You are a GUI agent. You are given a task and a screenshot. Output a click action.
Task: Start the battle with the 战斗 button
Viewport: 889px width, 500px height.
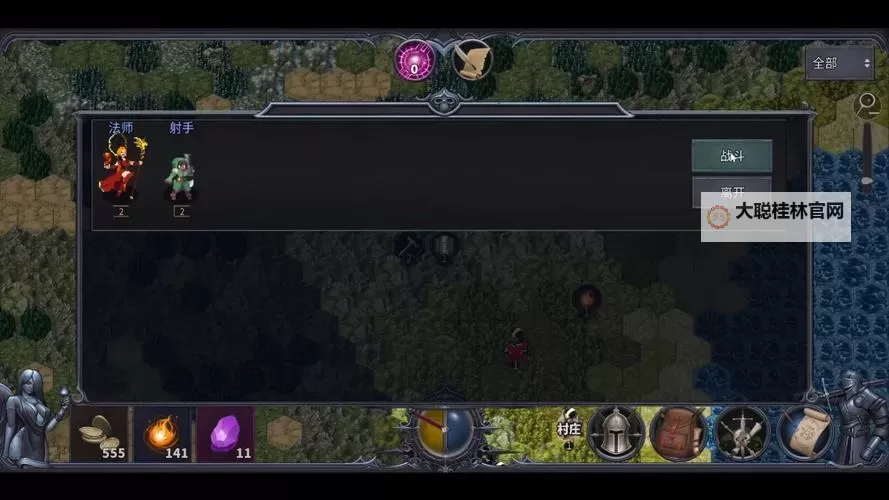point(731,155)
